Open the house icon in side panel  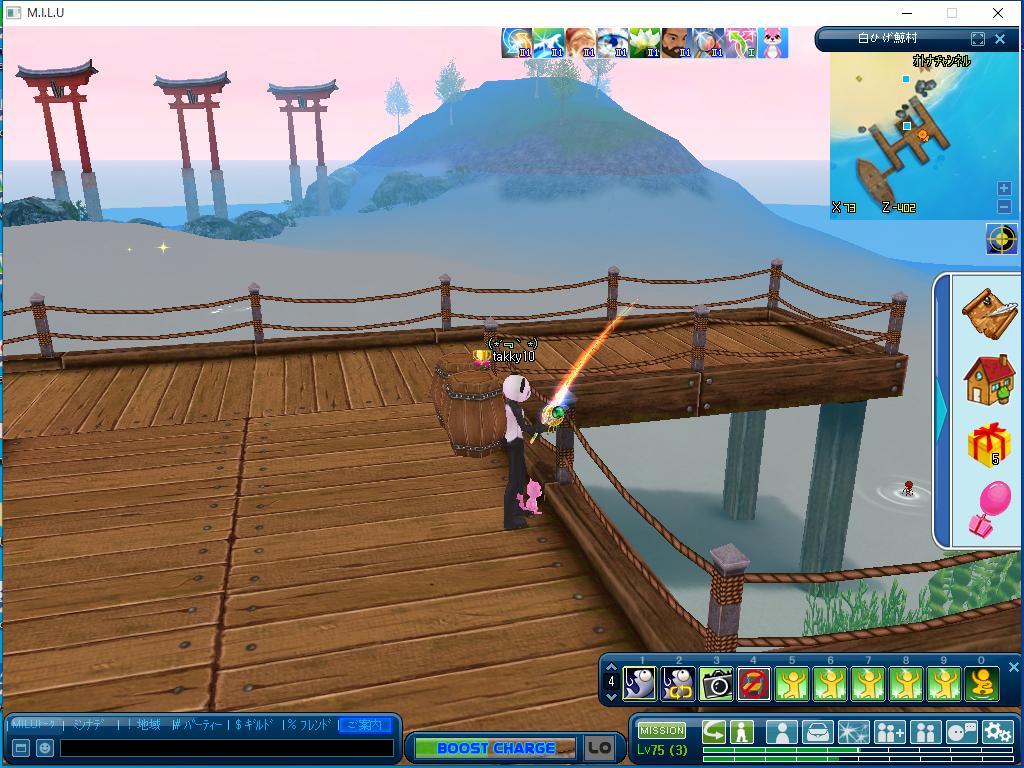[989, 379]
